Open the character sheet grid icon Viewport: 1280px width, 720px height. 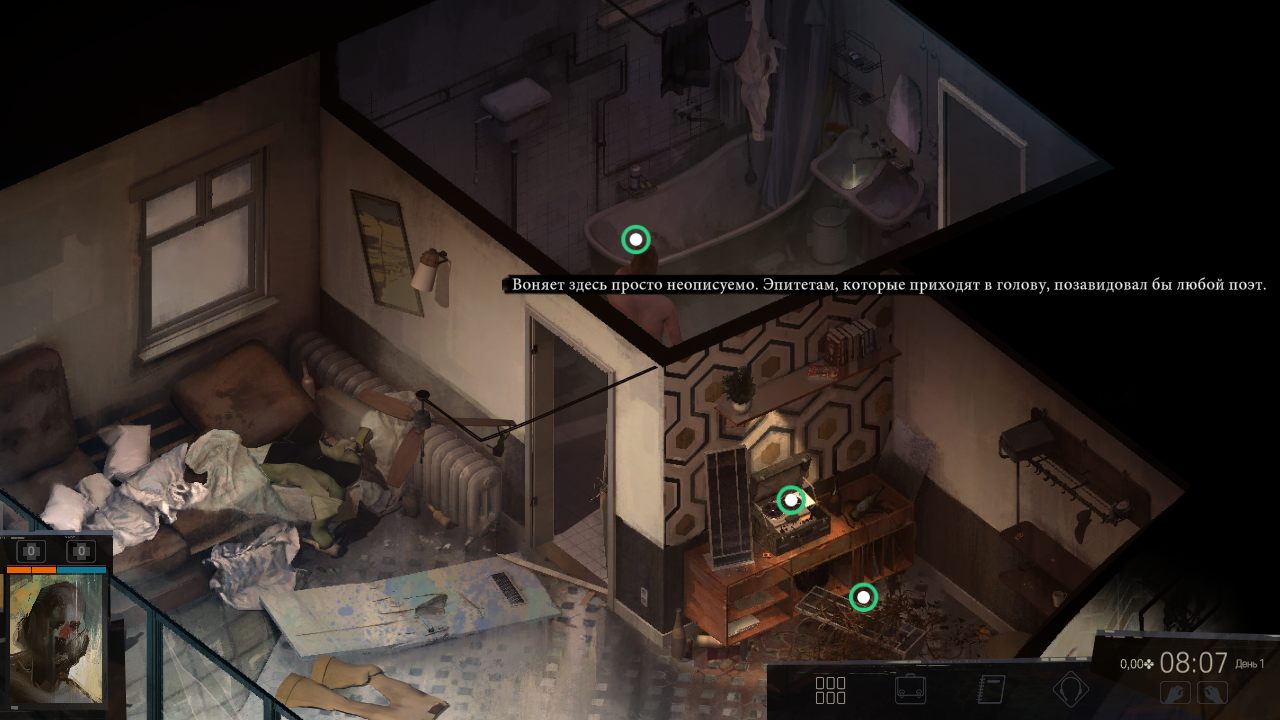[x=830, y=690]
